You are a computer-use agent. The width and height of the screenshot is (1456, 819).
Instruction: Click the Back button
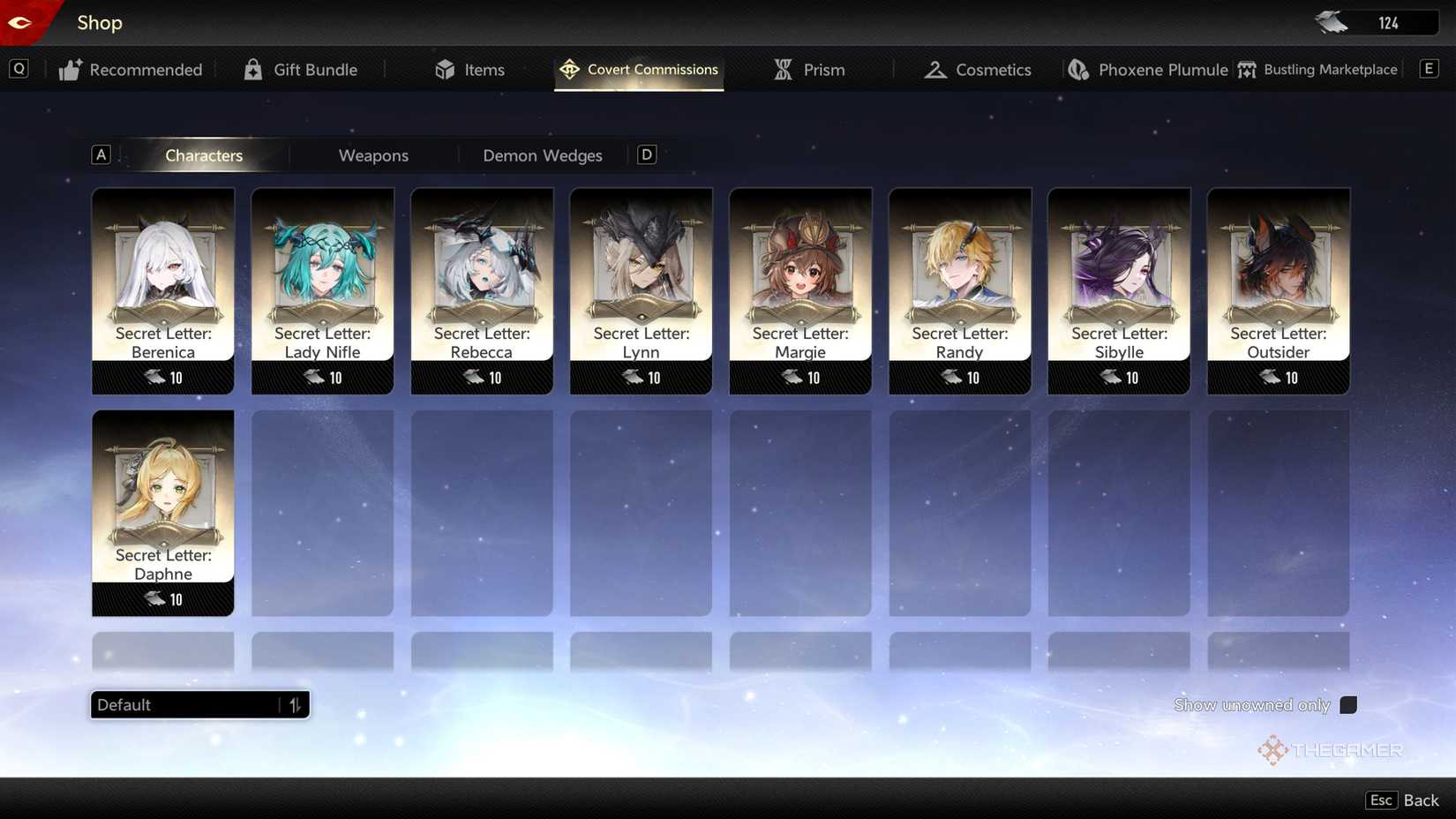pos(1420,800)
